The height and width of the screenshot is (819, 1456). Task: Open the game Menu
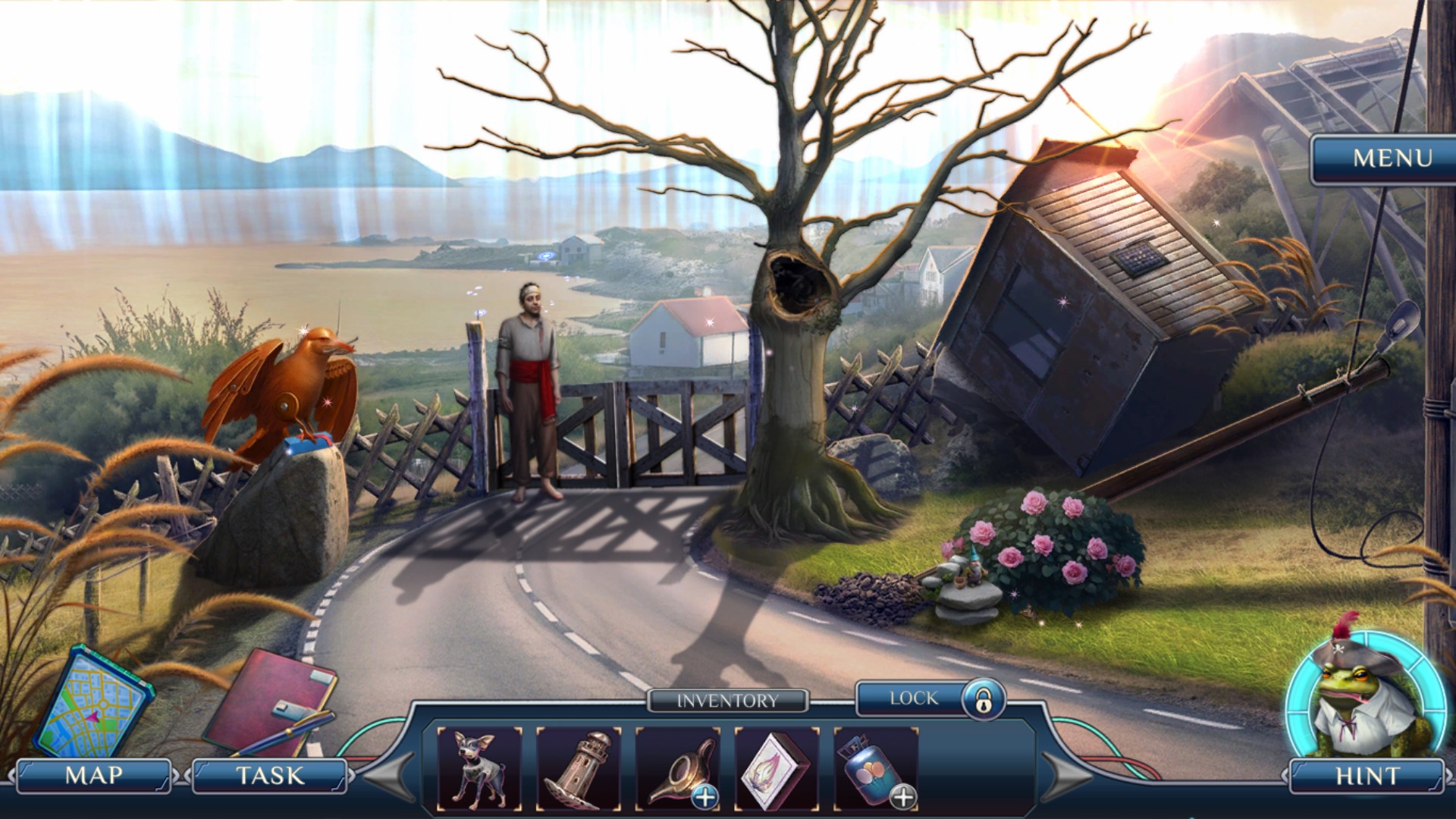pyautogui.click(x=1392, y=158)
